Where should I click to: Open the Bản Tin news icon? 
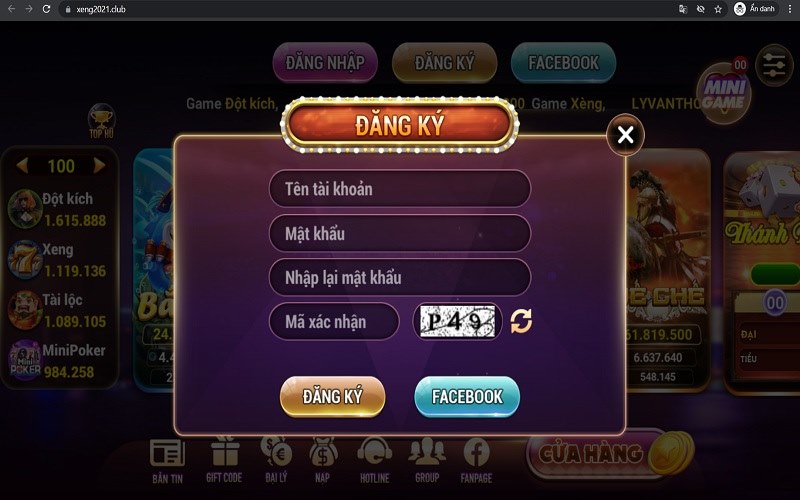tap(167, 460)
